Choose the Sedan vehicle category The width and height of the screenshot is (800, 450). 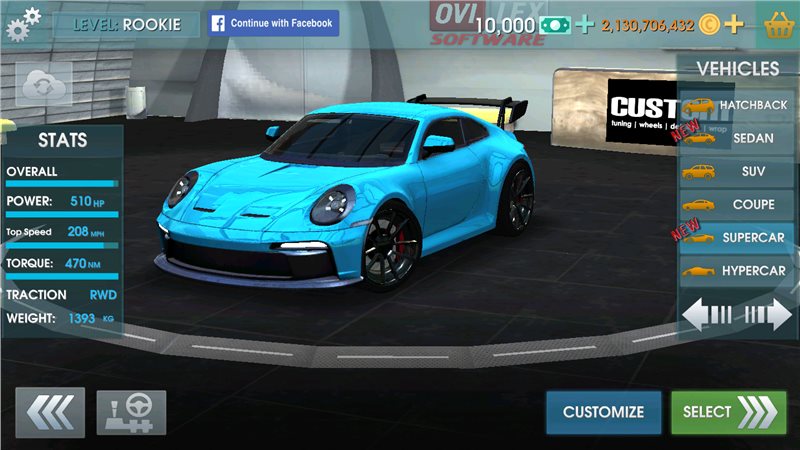coord(737,138)
